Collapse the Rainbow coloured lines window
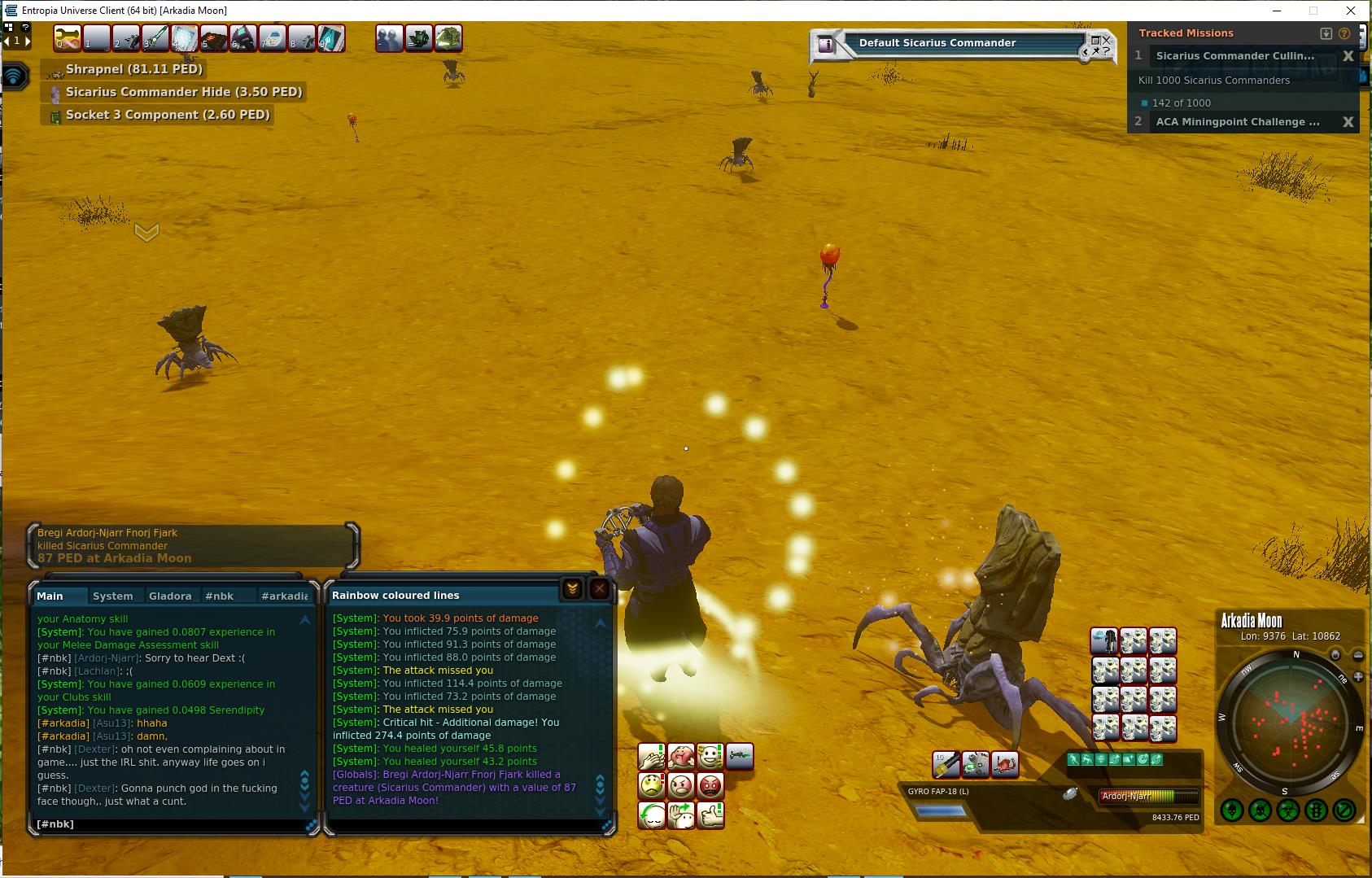This screenshot has height=878, width=1372. pos(572,589)
